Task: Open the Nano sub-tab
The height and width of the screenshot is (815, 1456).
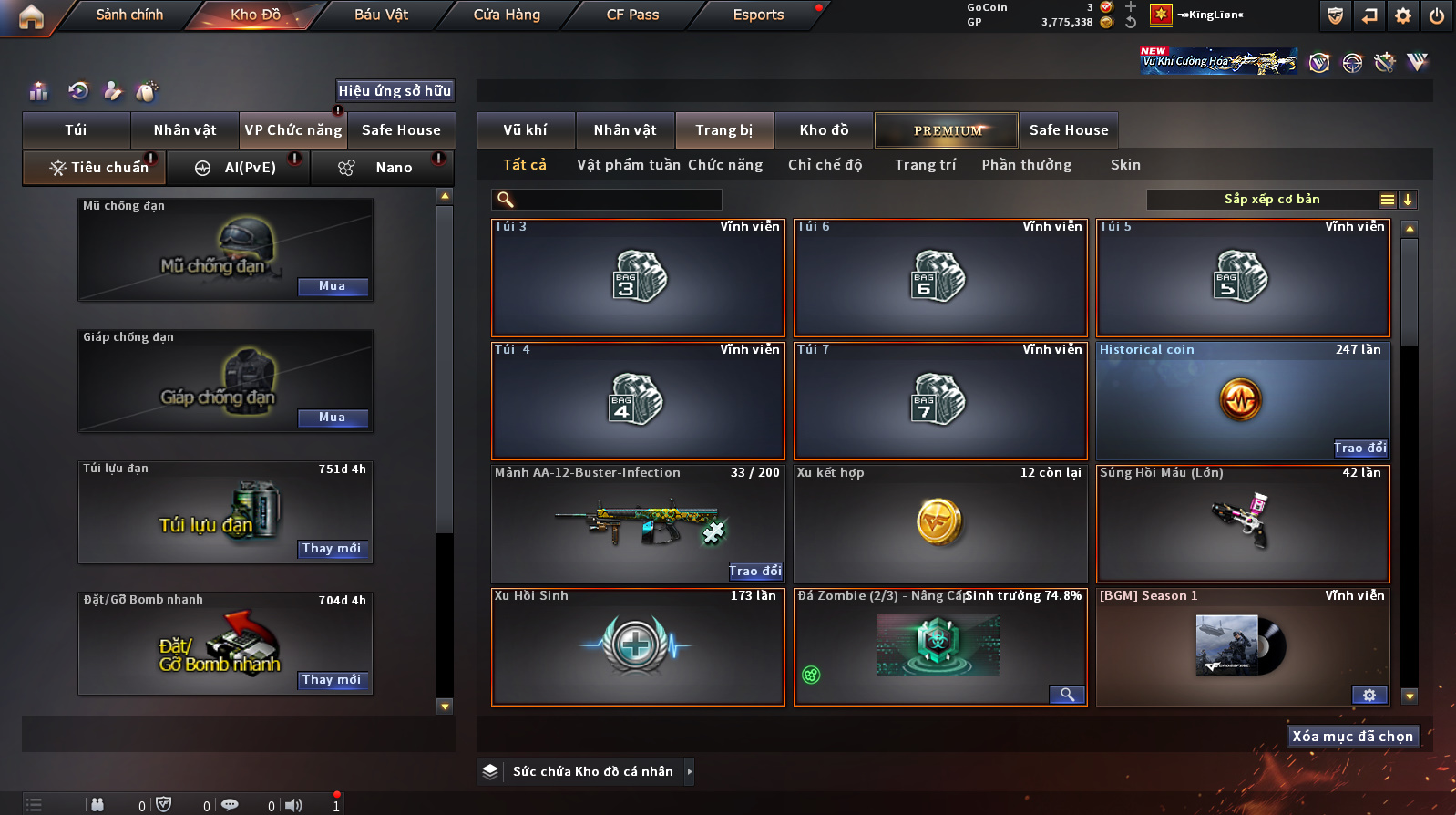Action: click(393, 168)
